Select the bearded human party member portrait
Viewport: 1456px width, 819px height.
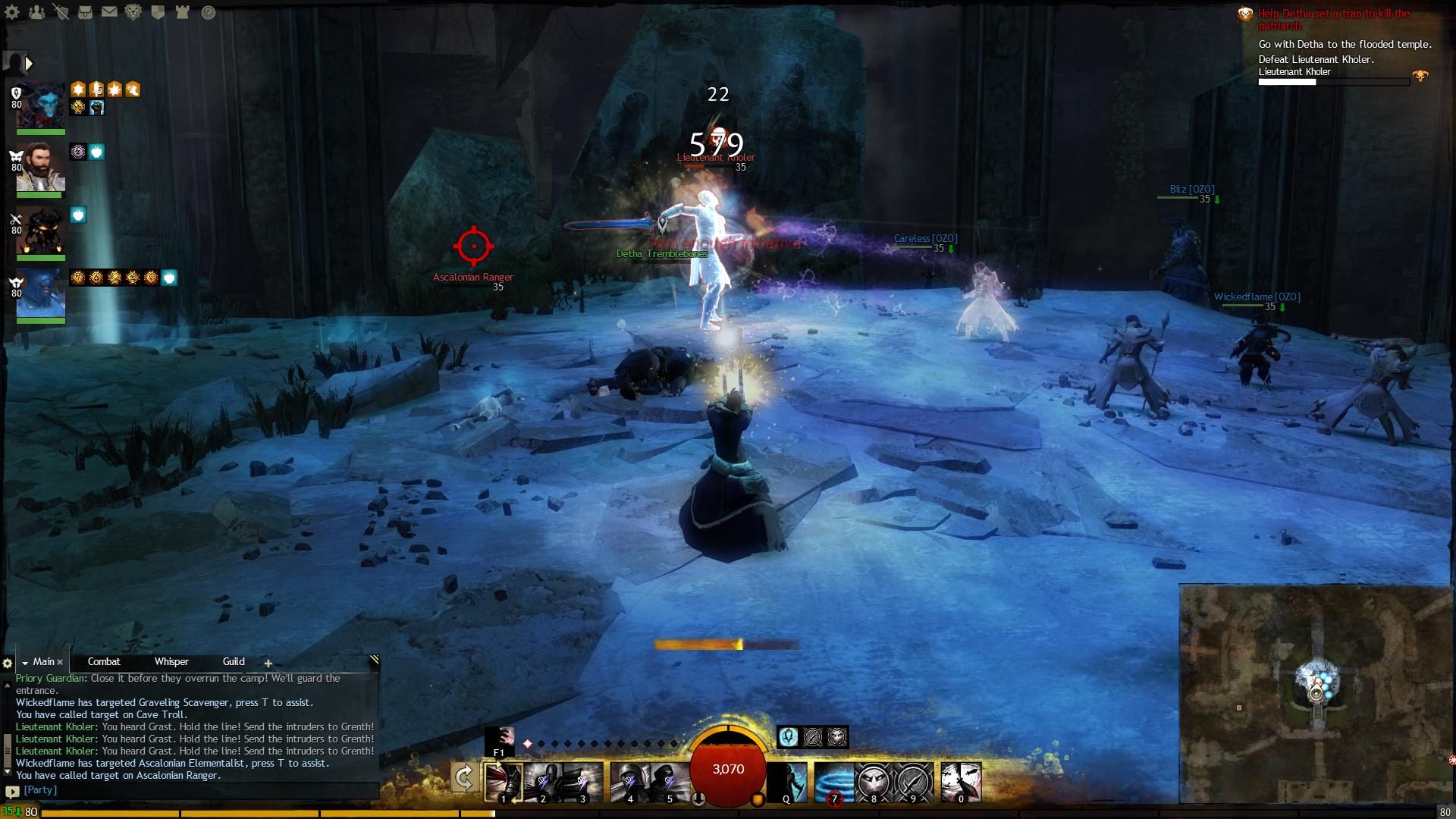pos(41,168)
